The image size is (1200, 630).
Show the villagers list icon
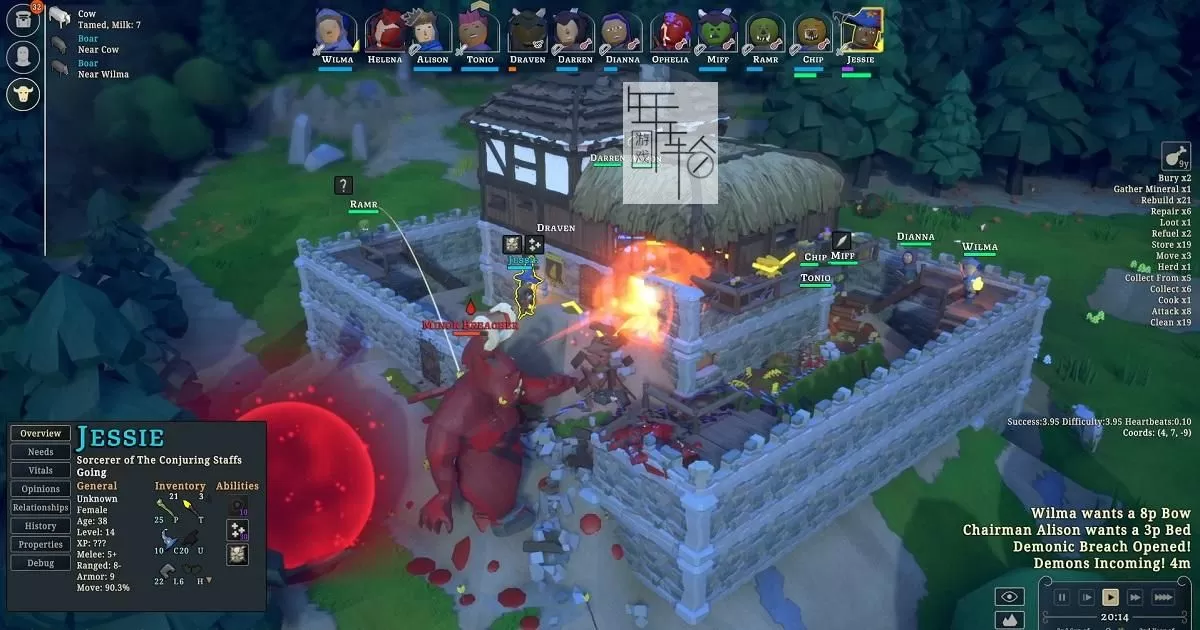point(22,56)
